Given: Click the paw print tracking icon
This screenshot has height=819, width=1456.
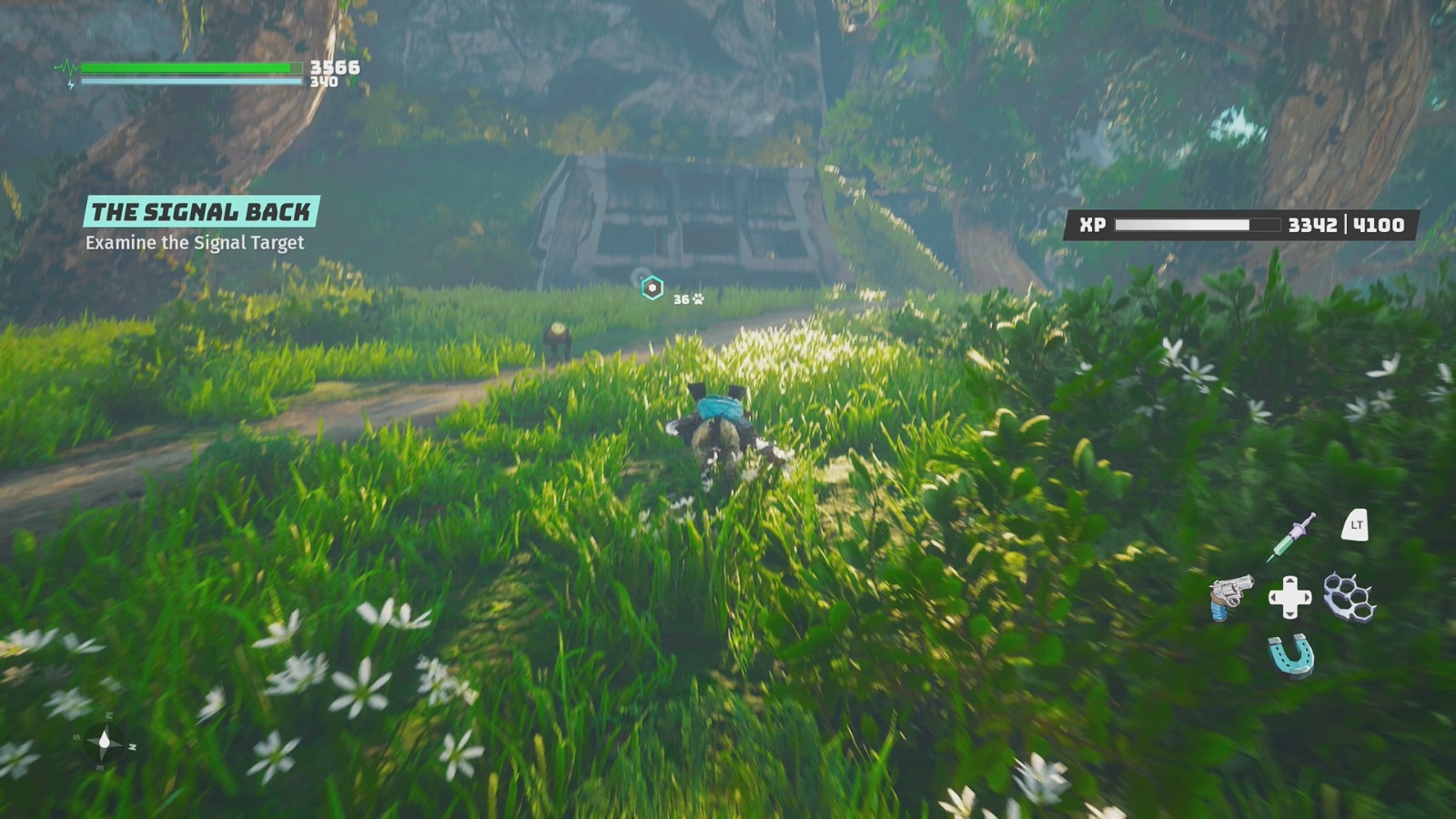Looking at the screenshot, I should (x=697, y=298).
